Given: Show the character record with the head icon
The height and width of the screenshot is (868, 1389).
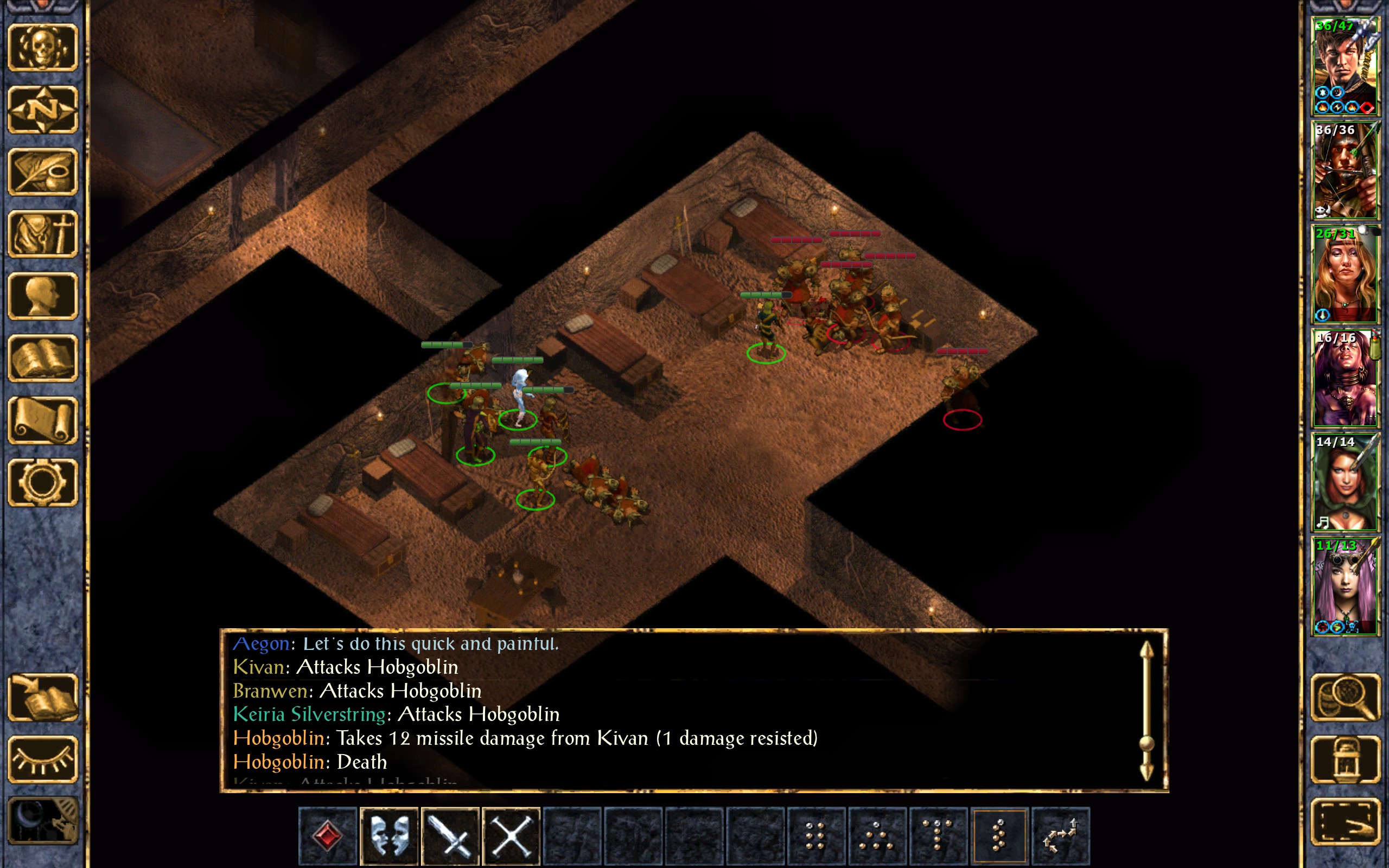Looking at the screenshot, I should pyautogui.click(x=42, y=296).
